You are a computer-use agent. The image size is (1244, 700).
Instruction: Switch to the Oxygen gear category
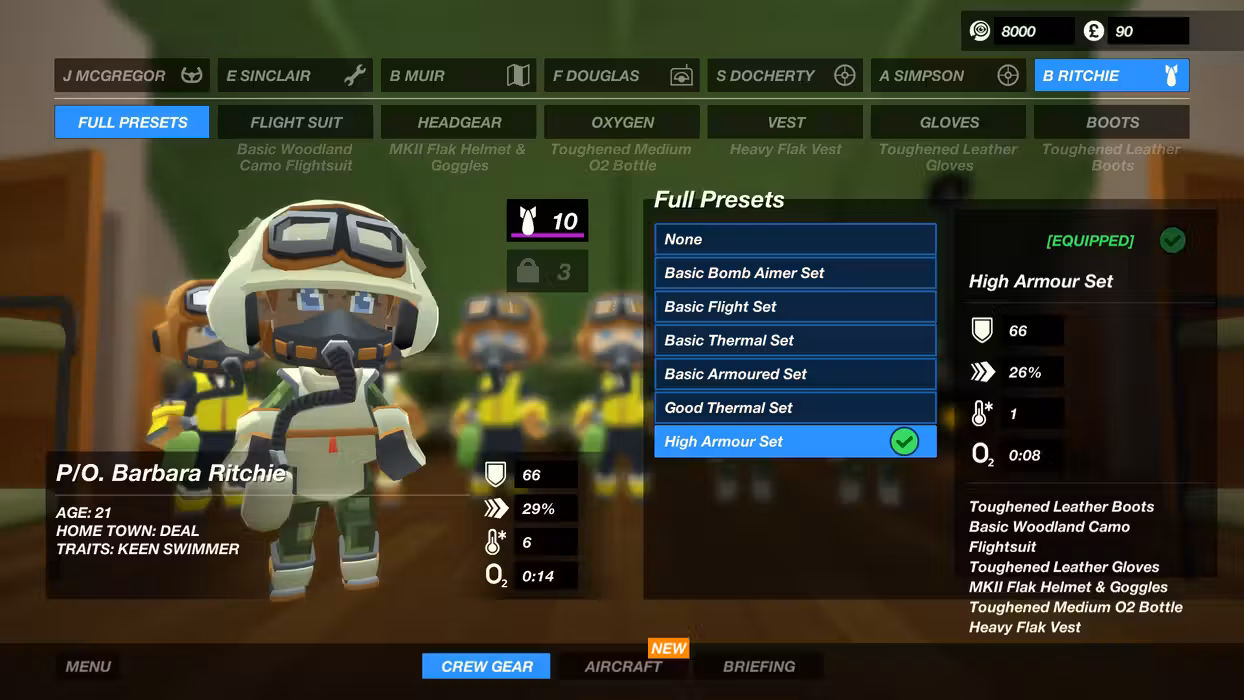[x=622, y=122]
